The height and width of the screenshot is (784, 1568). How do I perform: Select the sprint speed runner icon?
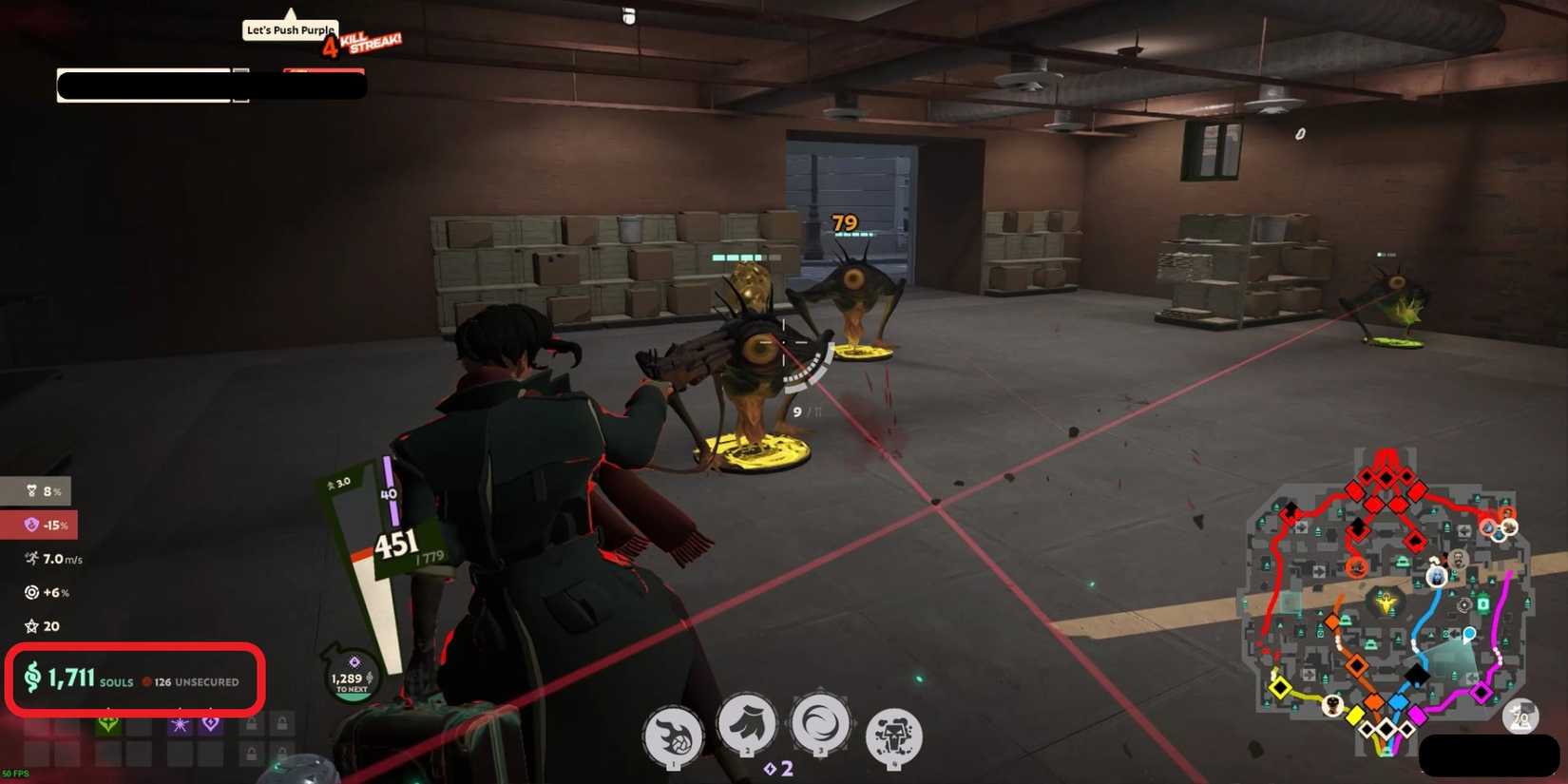point(31,559)
